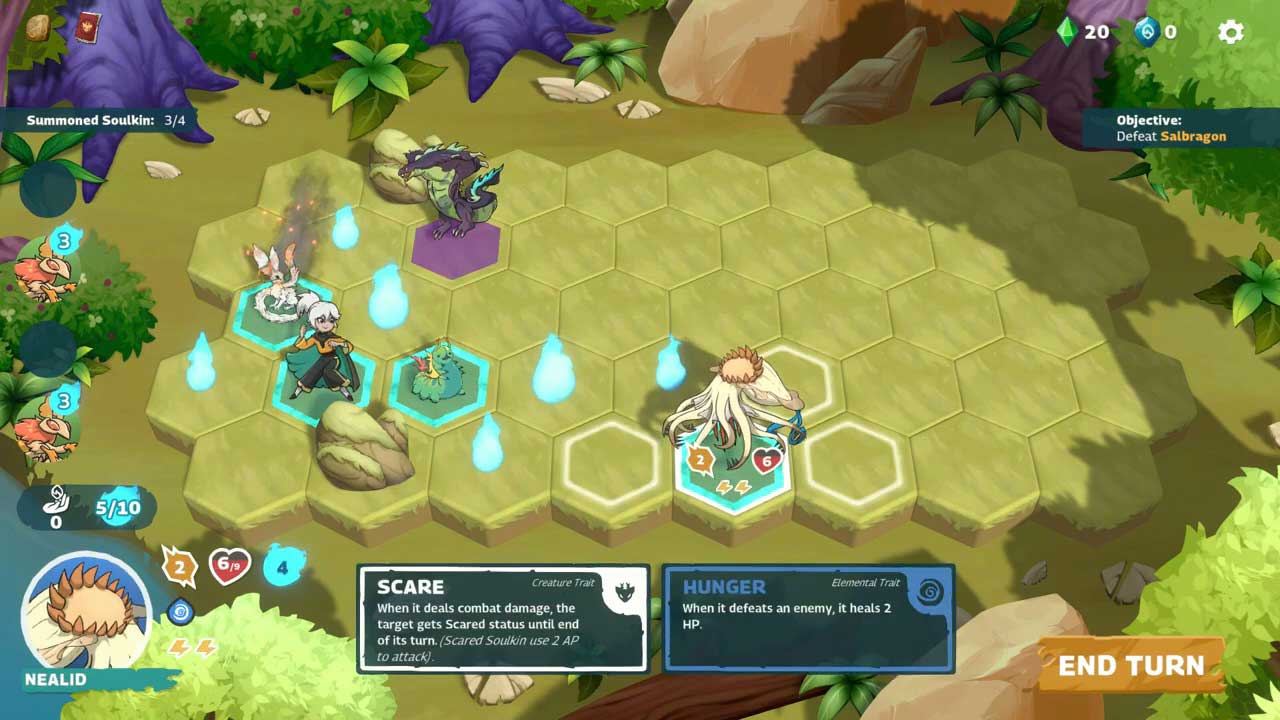Select the Scare creature trait card
The image size is (1280, 720).
click(x=503, y=619)
